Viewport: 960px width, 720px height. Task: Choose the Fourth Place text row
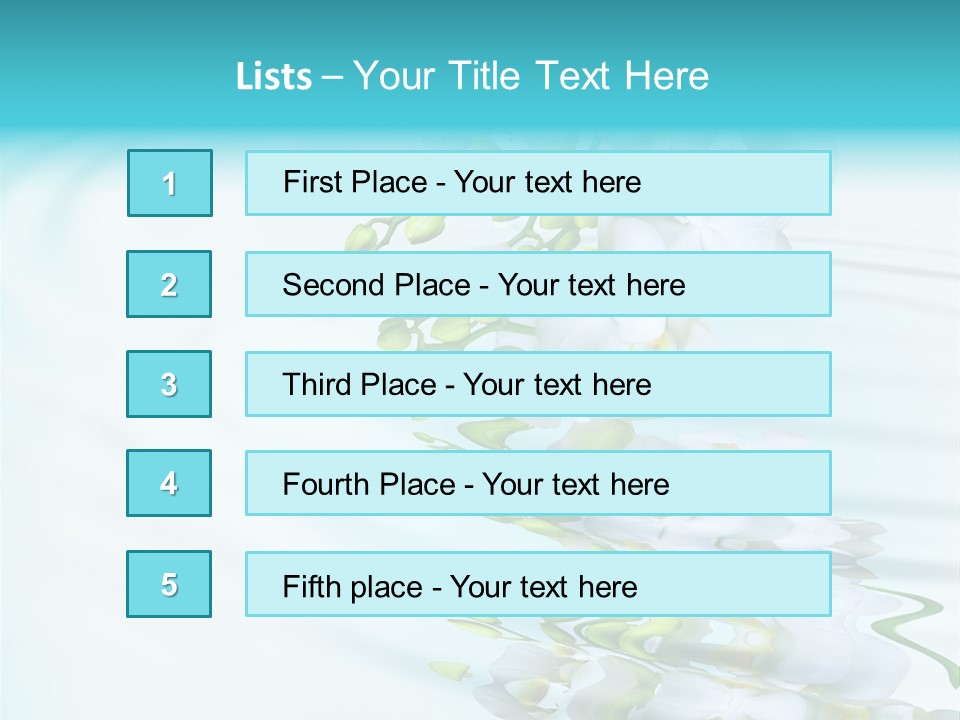(x=538, y=483)
